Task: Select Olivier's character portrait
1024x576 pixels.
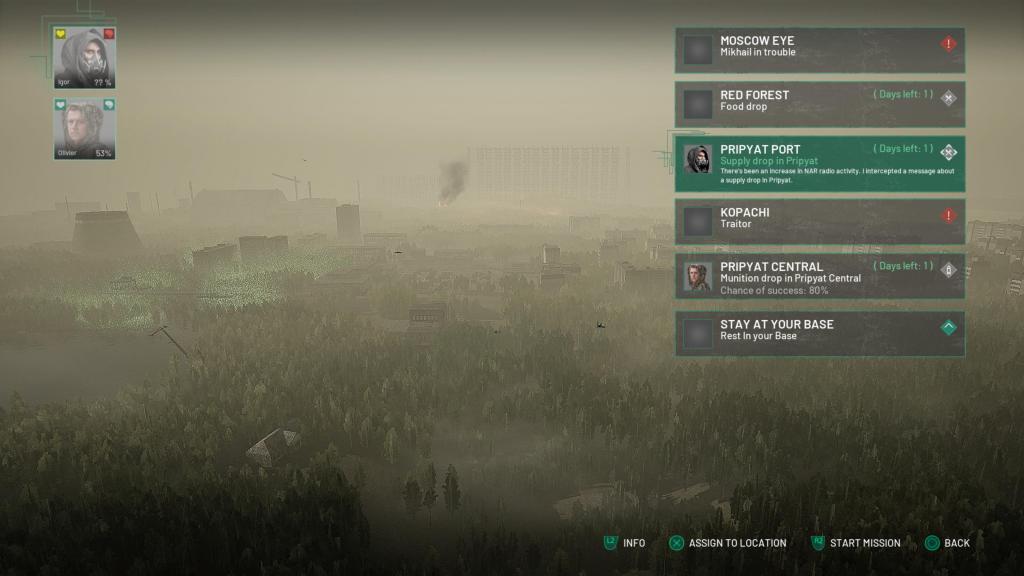Action: [84, 129]
